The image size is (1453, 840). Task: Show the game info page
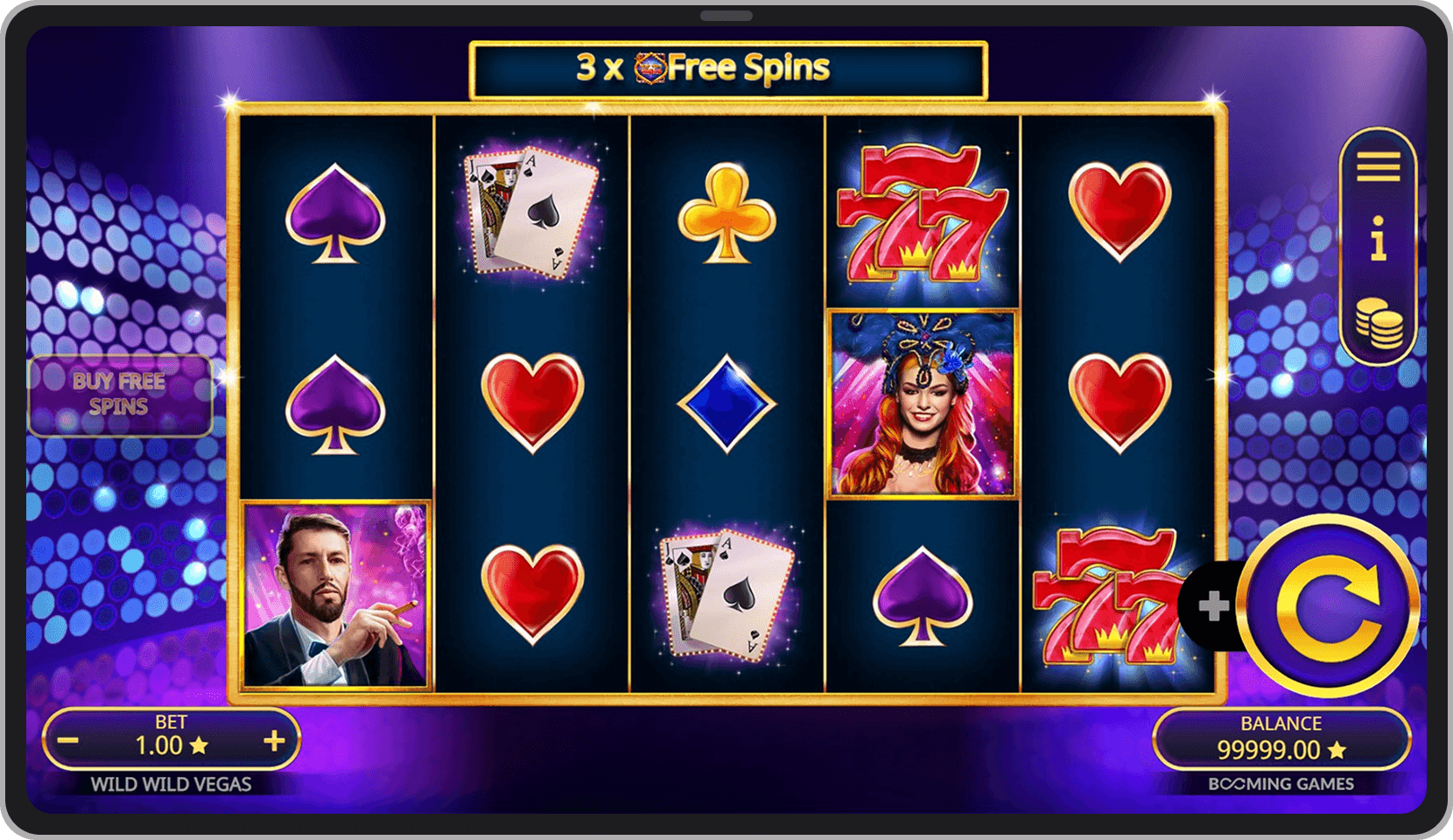[1378, 239]
